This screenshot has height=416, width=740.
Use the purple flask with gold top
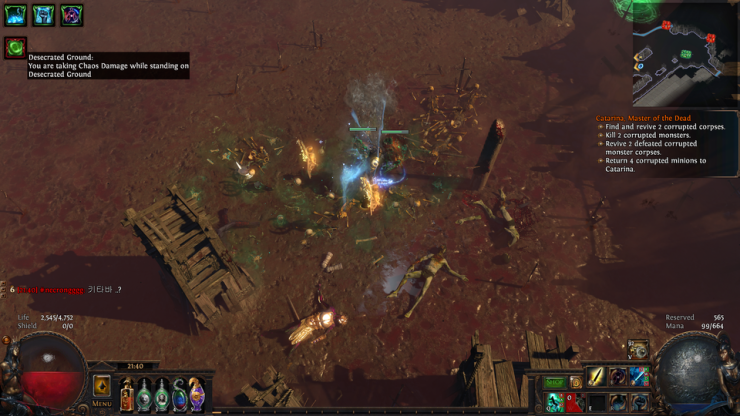coord(197,393)
